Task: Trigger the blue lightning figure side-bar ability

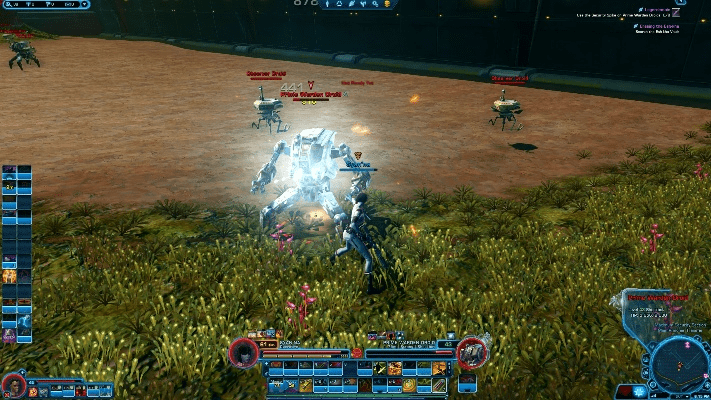Action: (x=24, y=322)
